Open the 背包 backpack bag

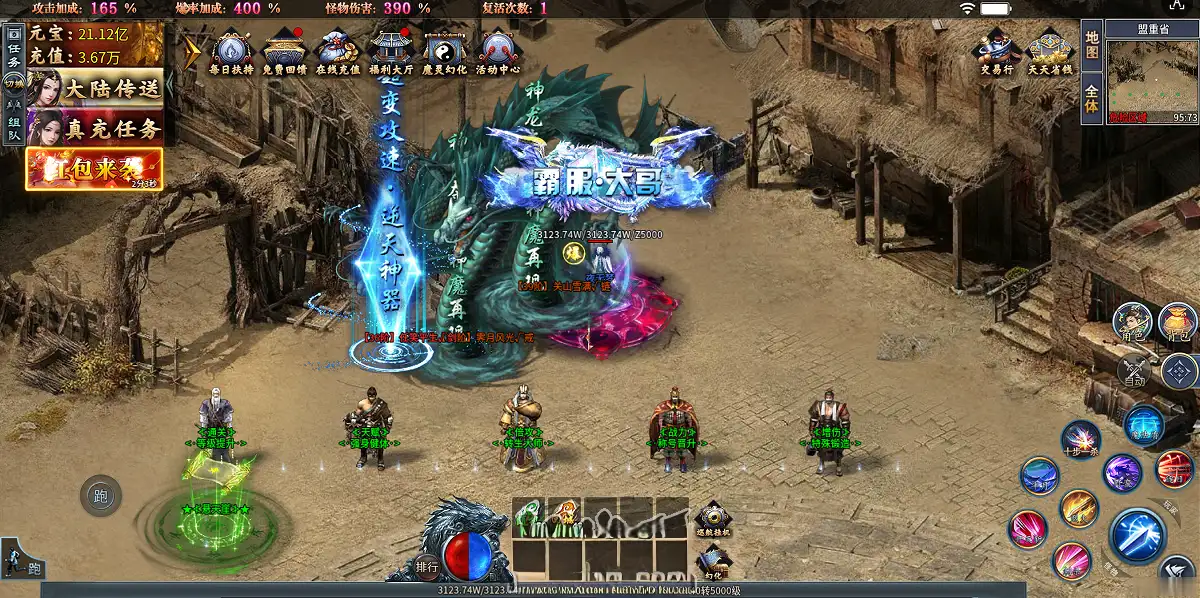click(1178, 322)
